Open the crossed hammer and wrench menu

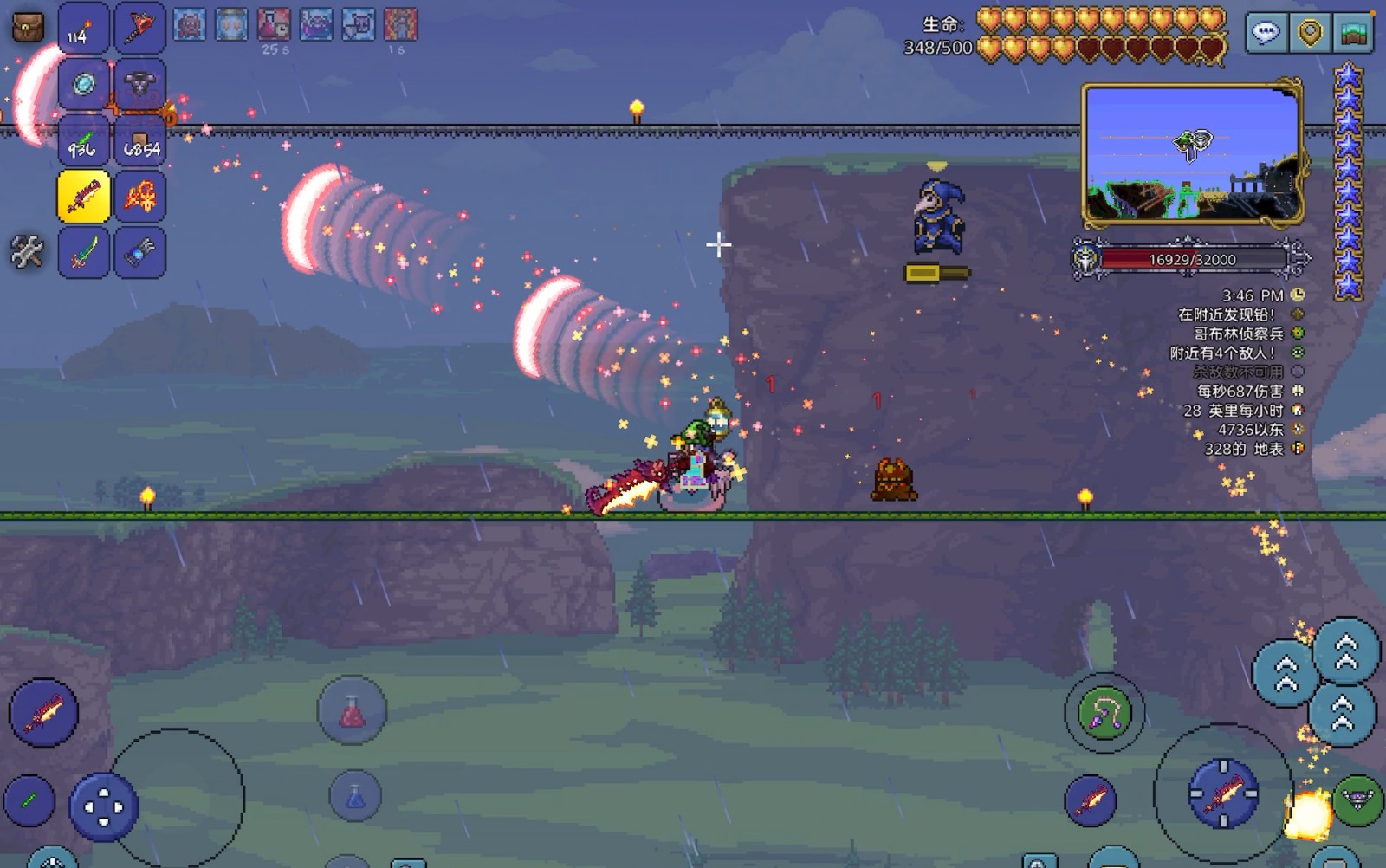(x=27, y=252)
